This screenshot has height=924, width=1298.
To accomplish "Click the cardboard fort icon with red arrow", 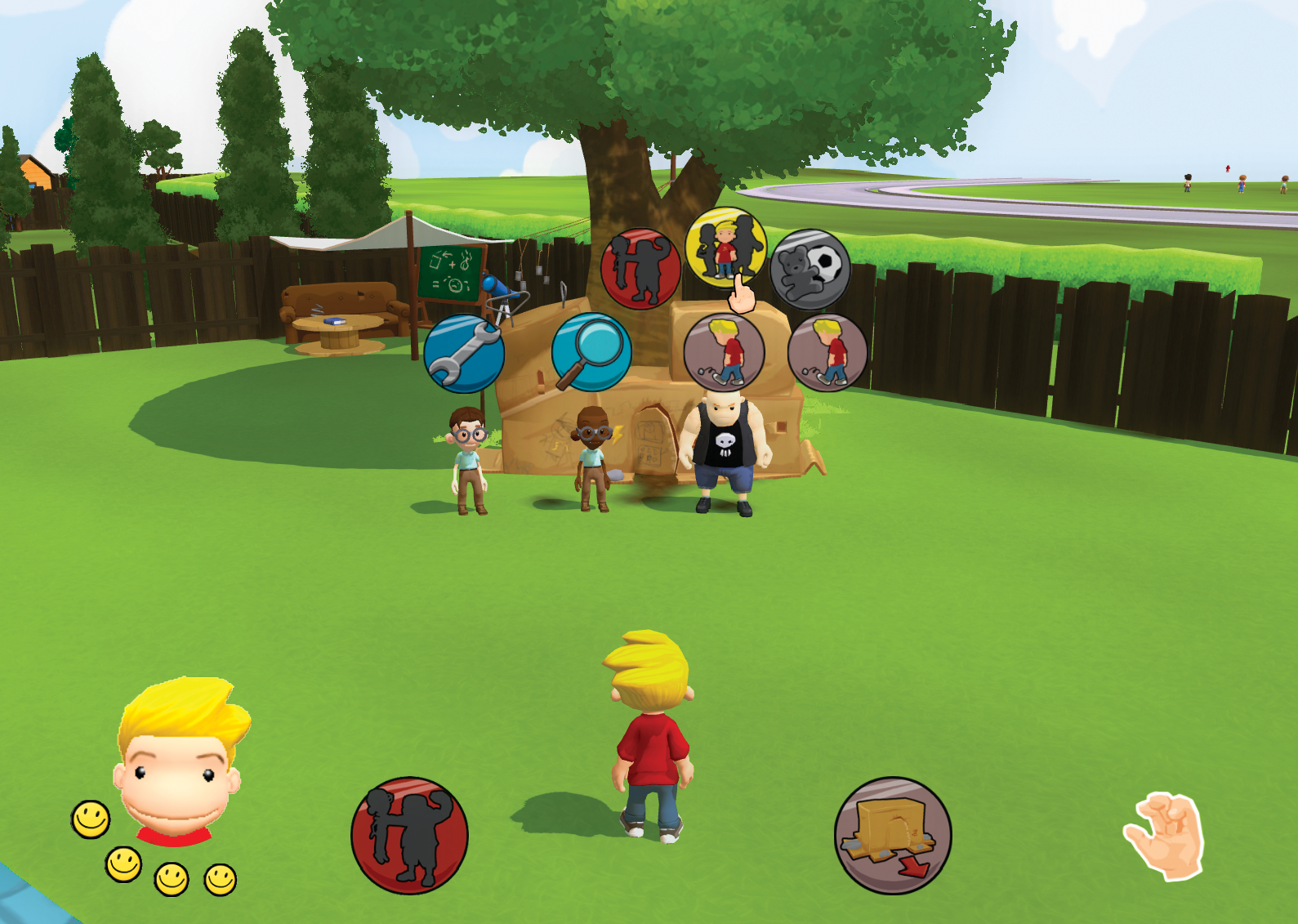I will coord(893,835).
